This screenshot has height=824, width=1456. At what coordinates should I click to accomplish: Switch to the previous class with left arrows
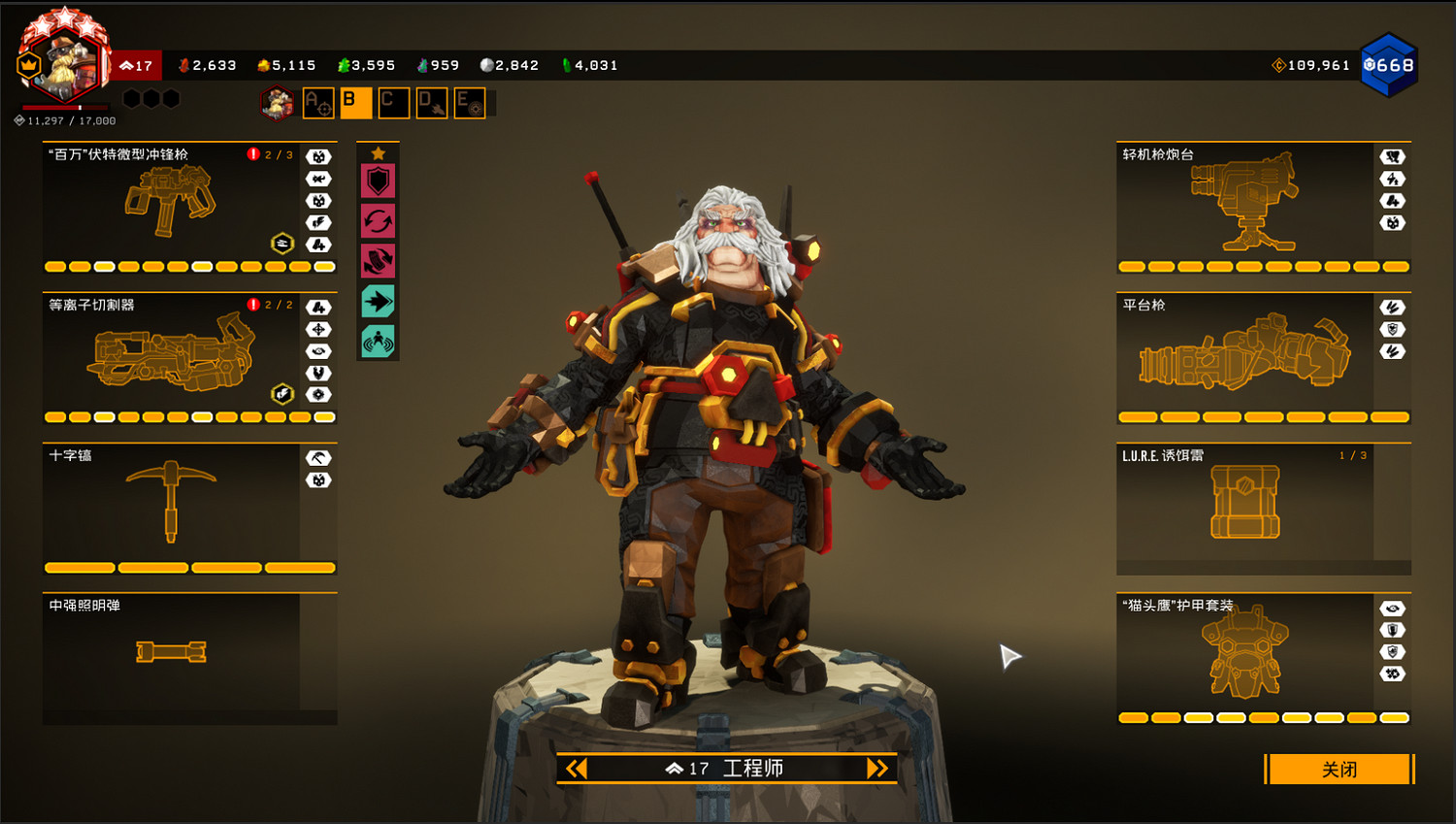(577, 769)
